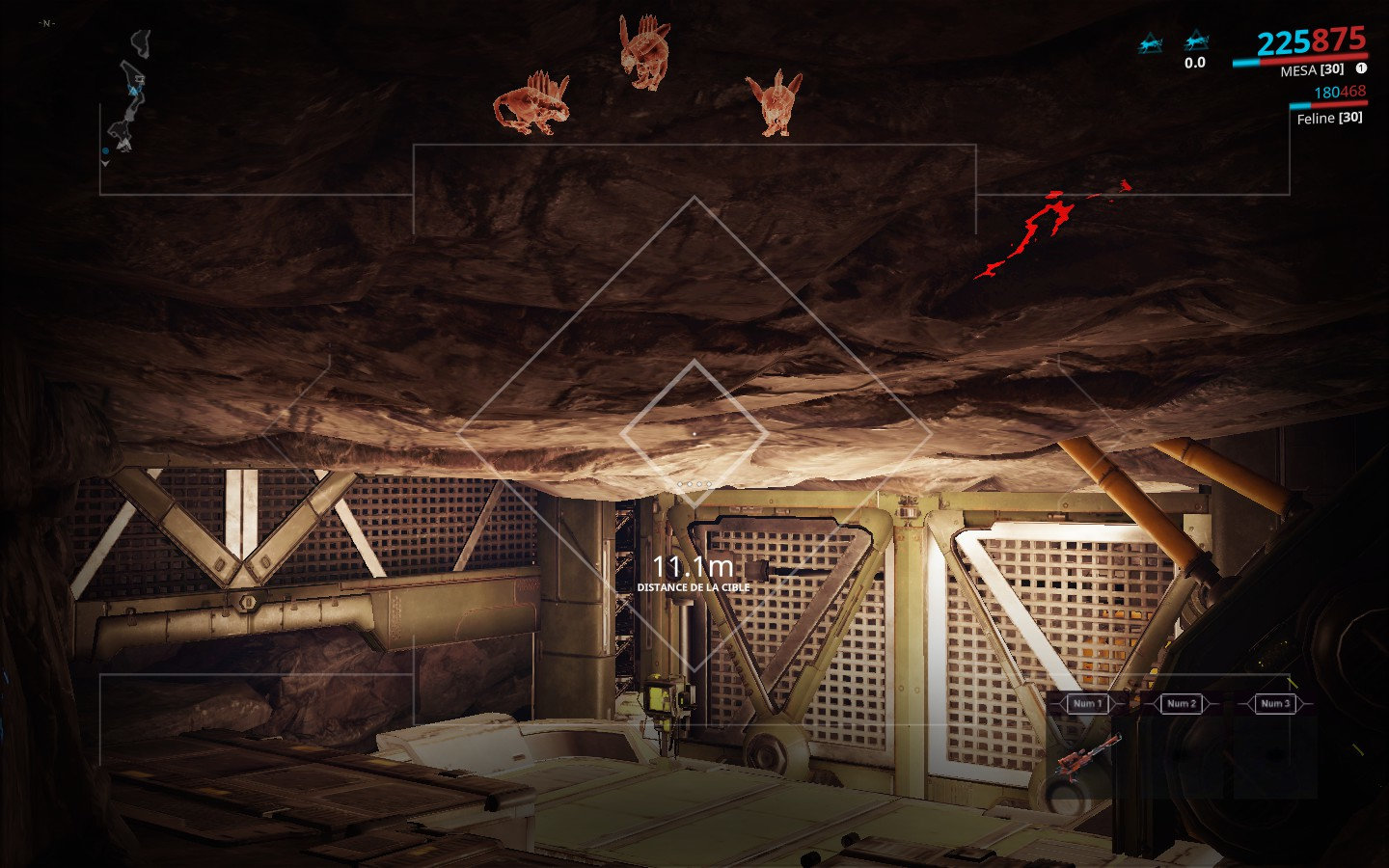Screen dimensions: 1389x868
Task: Click the 0.0 combo counter
Action: pos(1196,65)
